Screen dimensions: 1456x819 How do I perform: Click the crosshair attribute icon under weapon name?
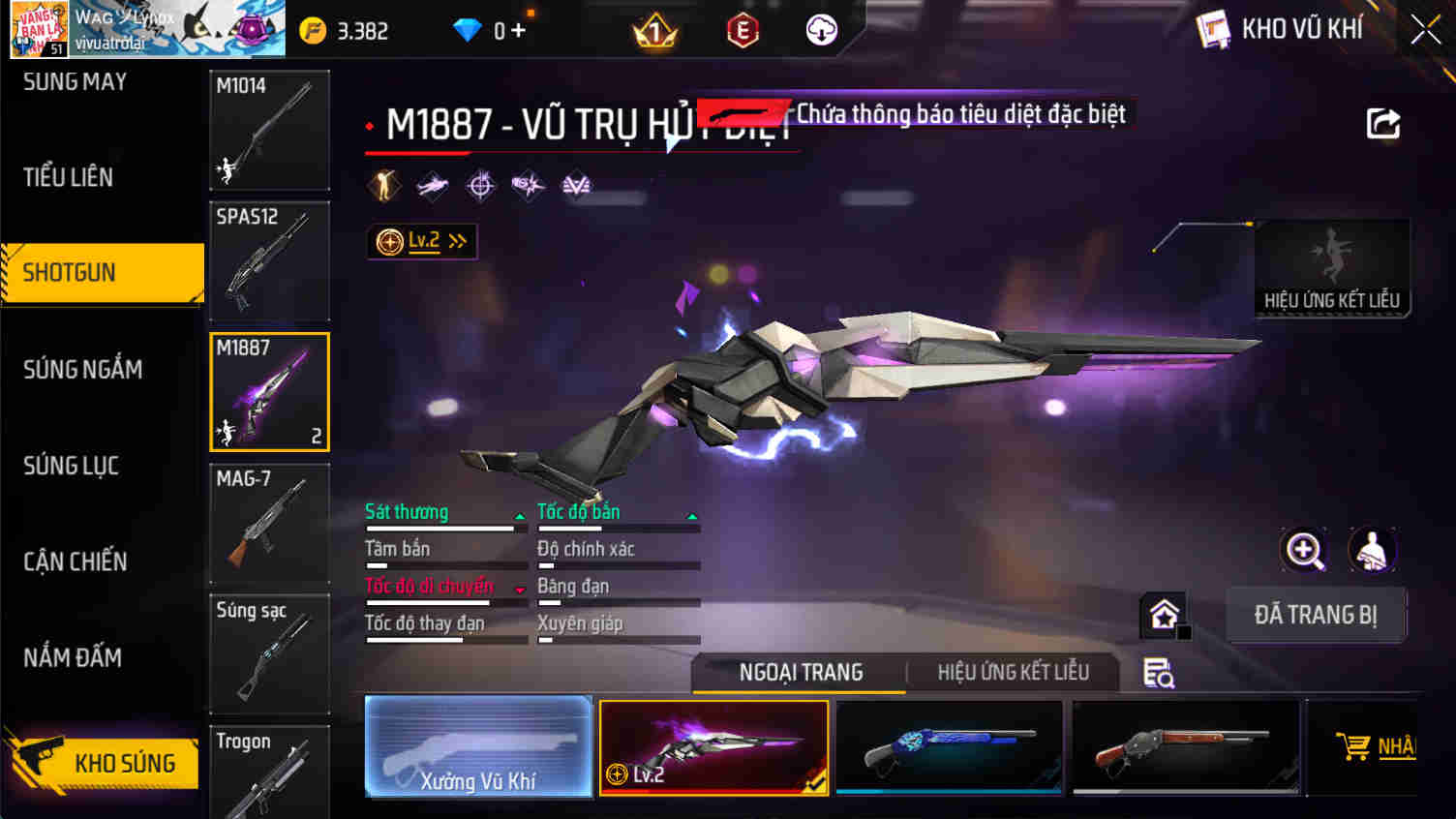480,185
